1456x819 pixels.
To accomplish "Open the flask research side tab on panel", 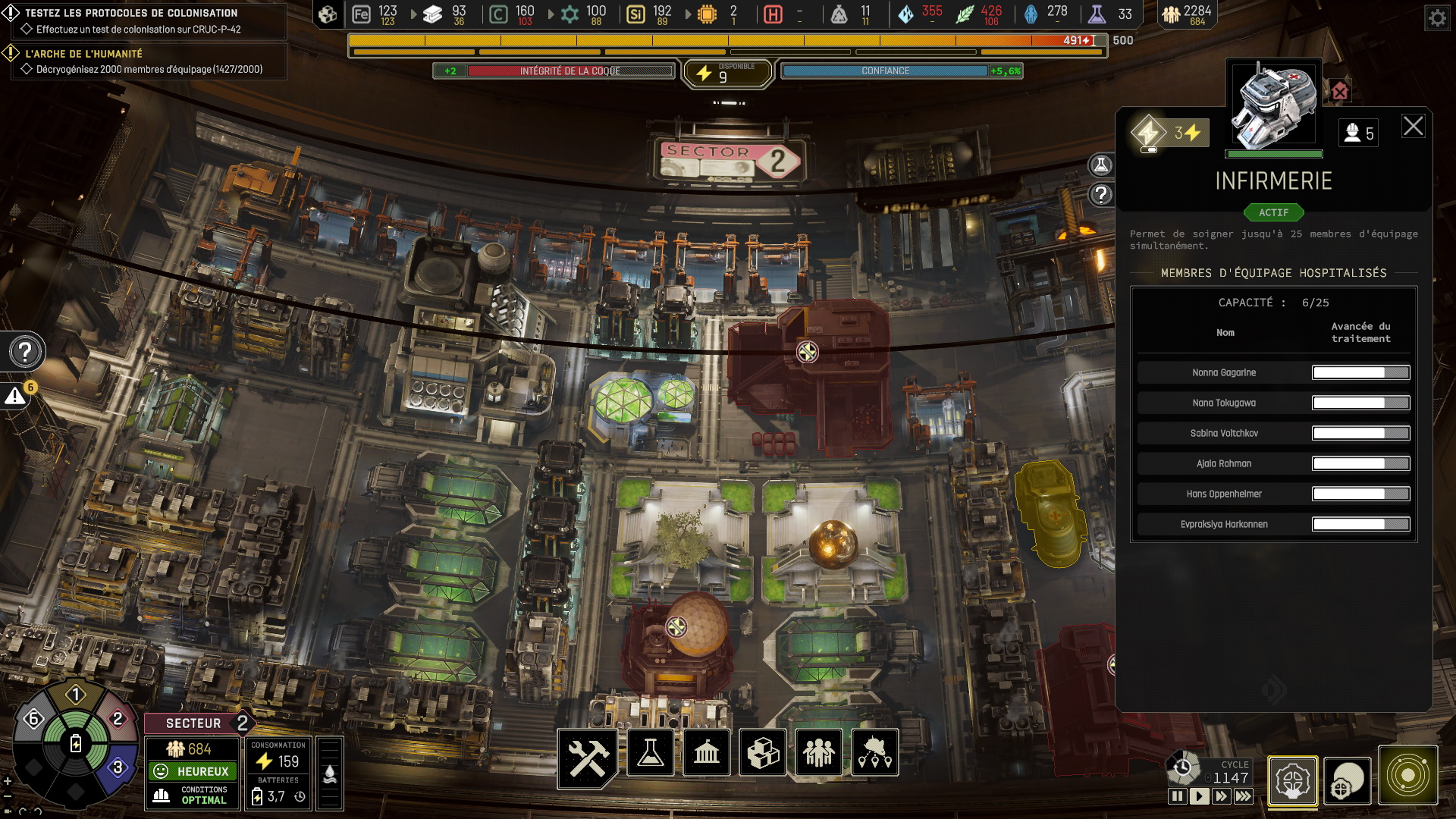I will (1100, 165).
